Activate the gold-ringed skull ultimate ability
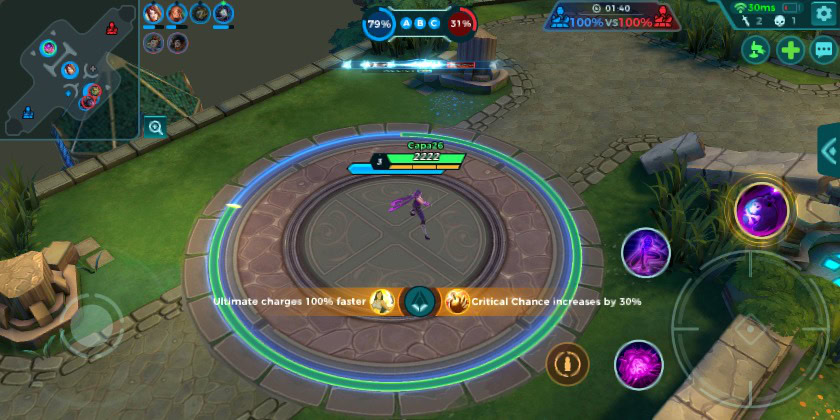This screenshot has height=420, width=840. 762,210
